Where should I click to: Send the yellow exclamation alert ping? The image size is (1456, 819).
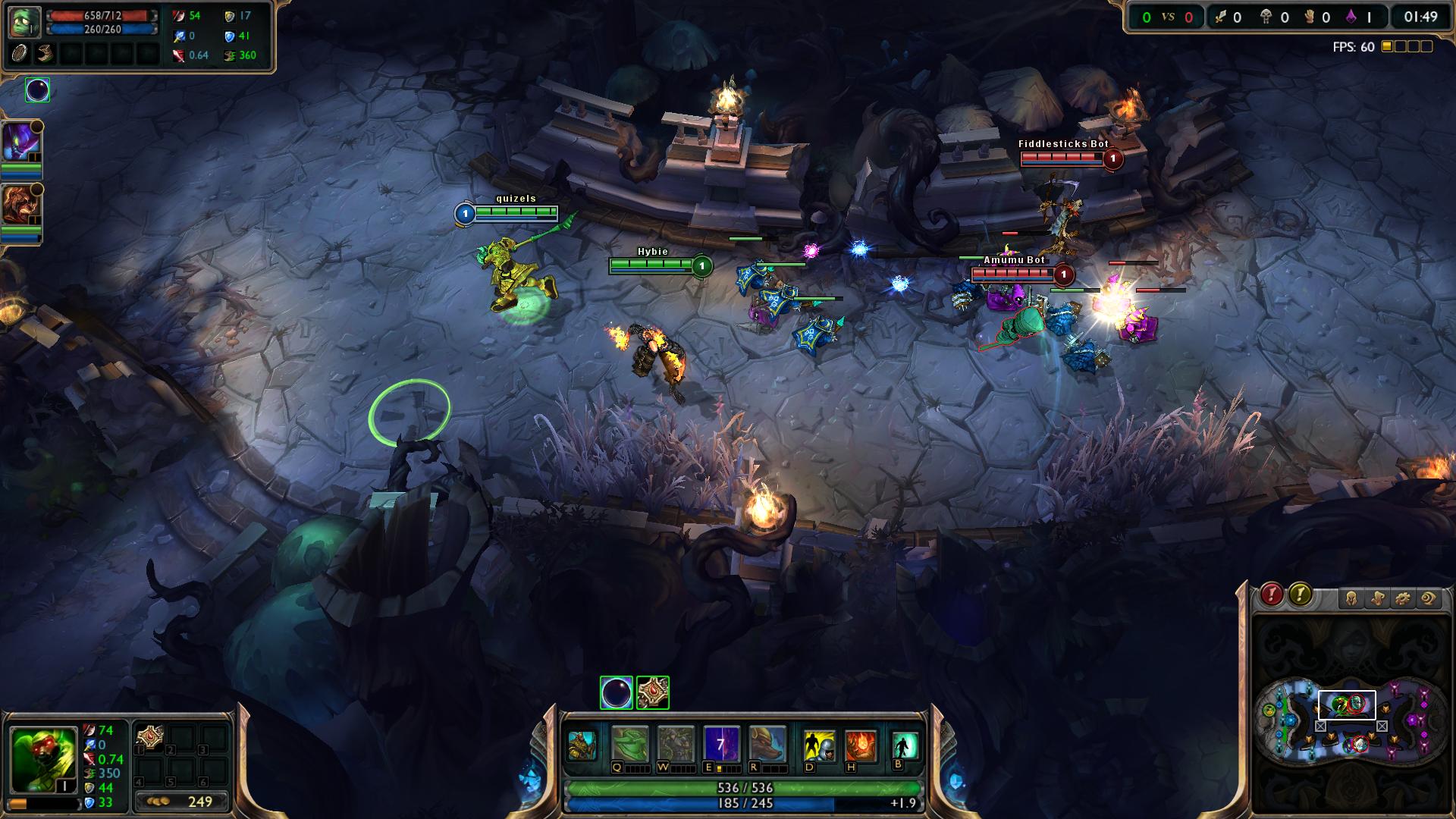[1300, 595]
